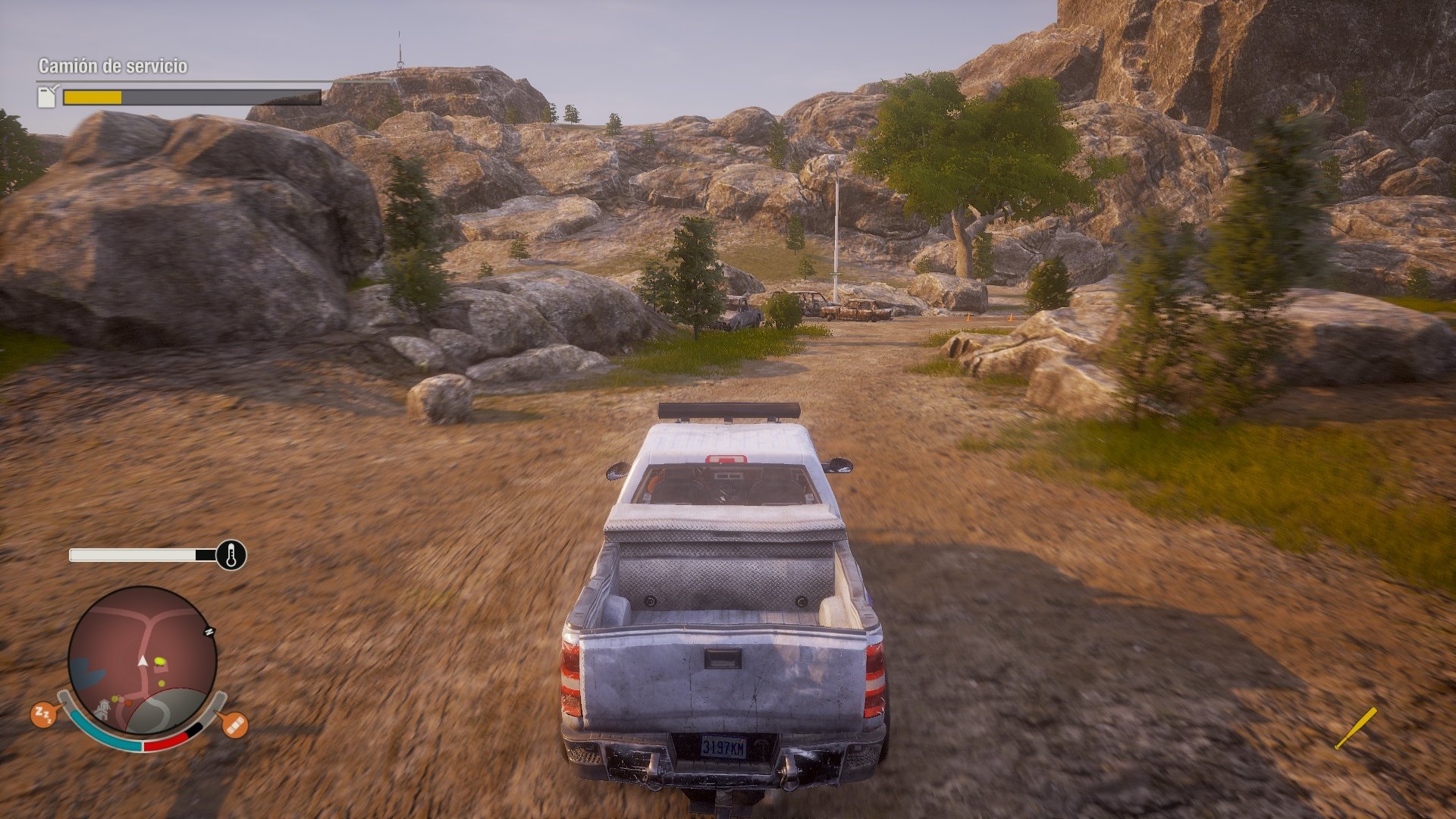This screenshot has width=1456, height=819.
Task: Click the checkmark on the fuel can icon
Action: [x=55, y=87]
